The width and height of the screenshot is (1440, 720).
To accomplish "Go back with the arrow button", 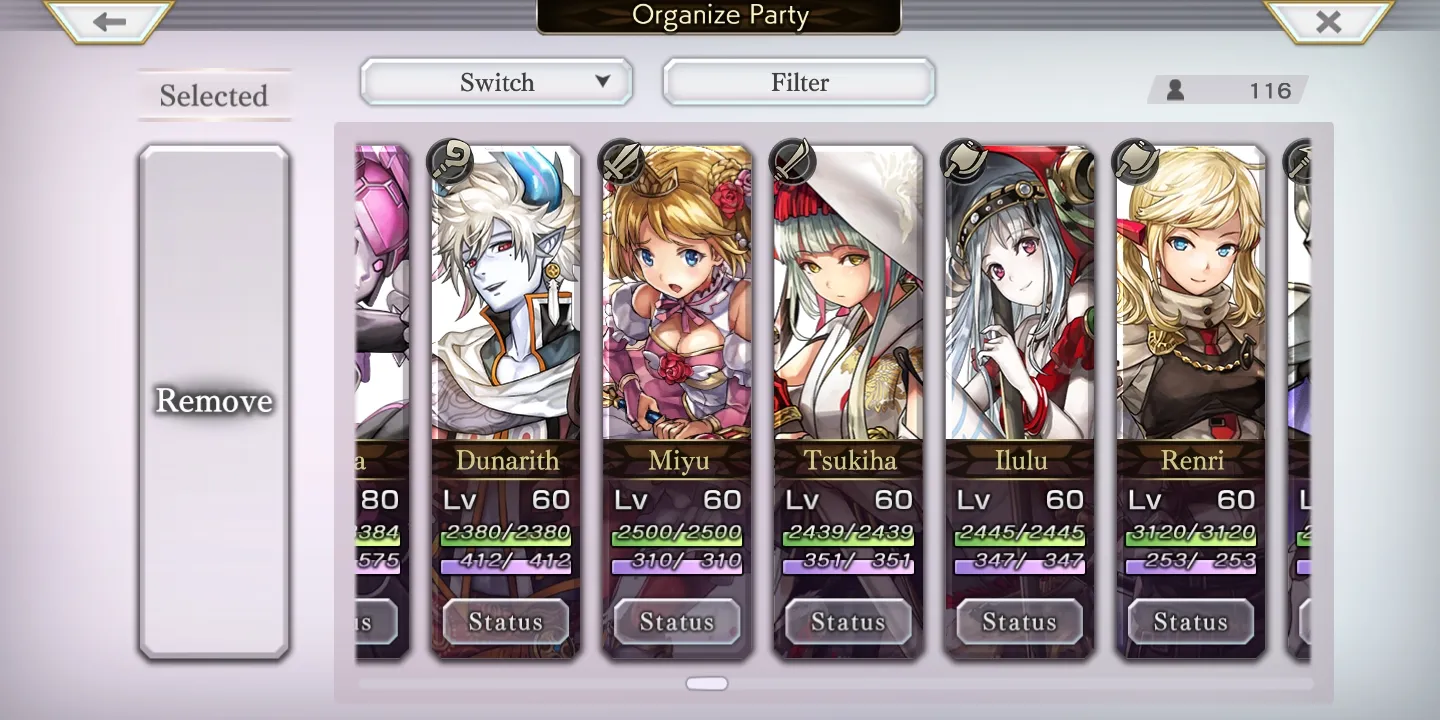I will pos(110,22).
